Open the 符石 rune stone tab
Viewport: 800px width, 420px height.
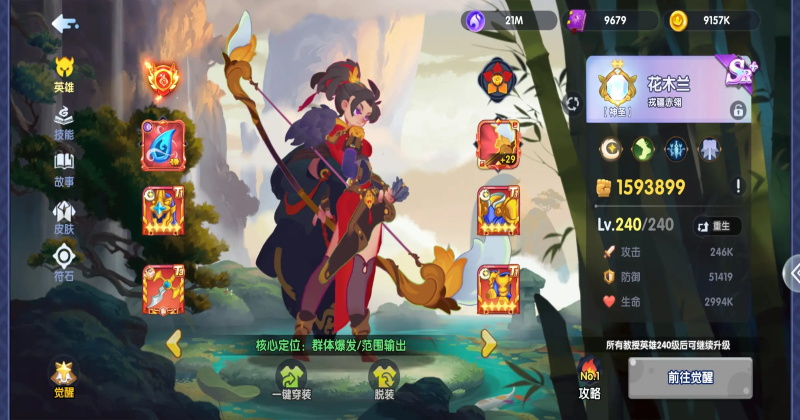(64, 263)
